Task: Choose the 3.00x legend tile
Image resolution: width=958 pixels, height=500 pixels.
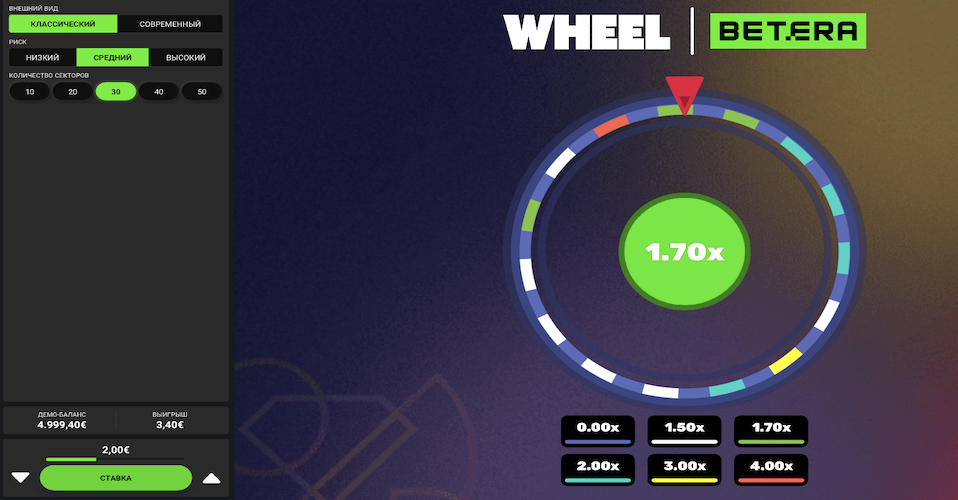Action: [684, 469]
